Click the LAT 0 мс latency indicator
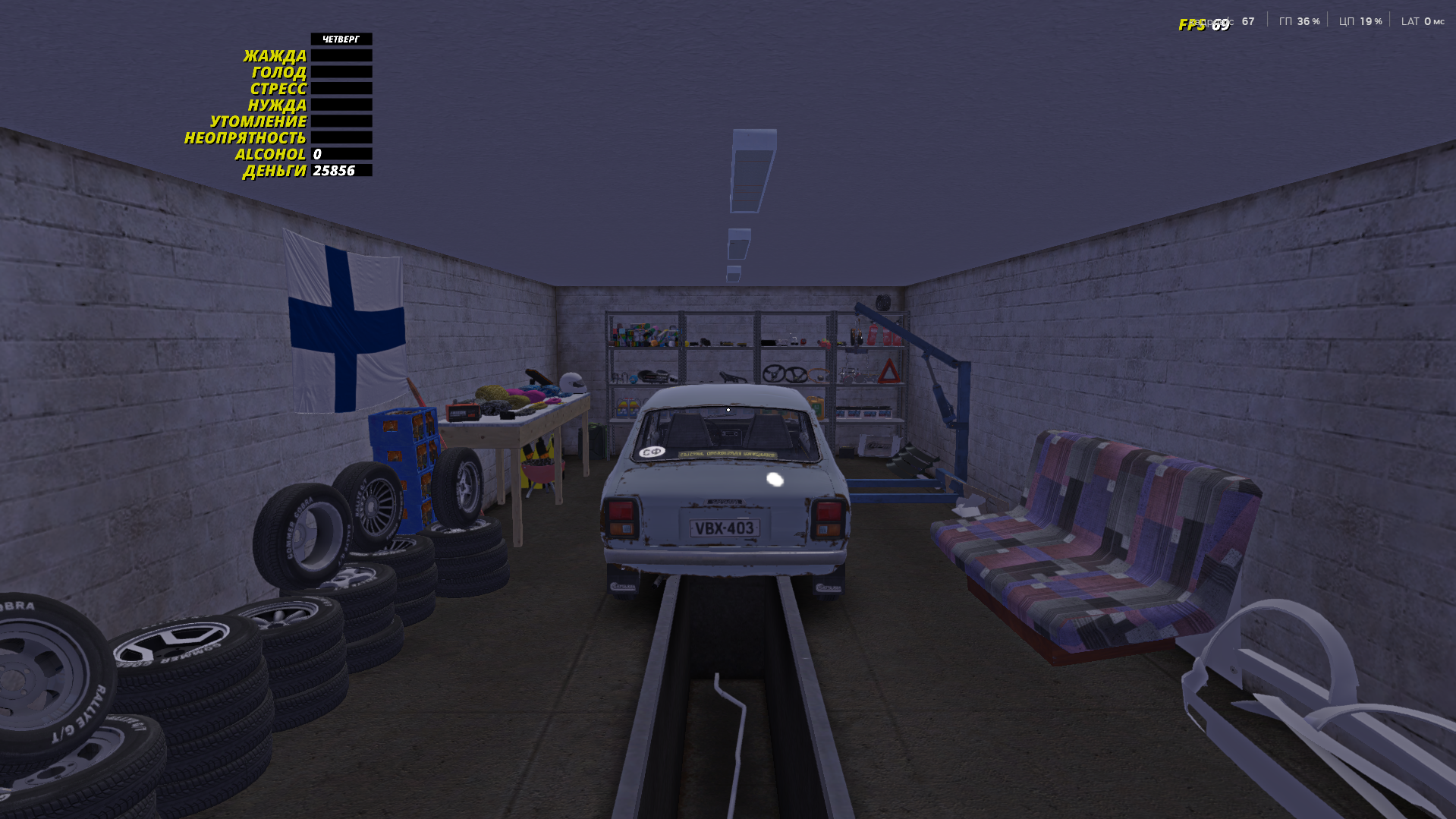The height and width of the screenshot is (819, 1456). pos(1422,22)
